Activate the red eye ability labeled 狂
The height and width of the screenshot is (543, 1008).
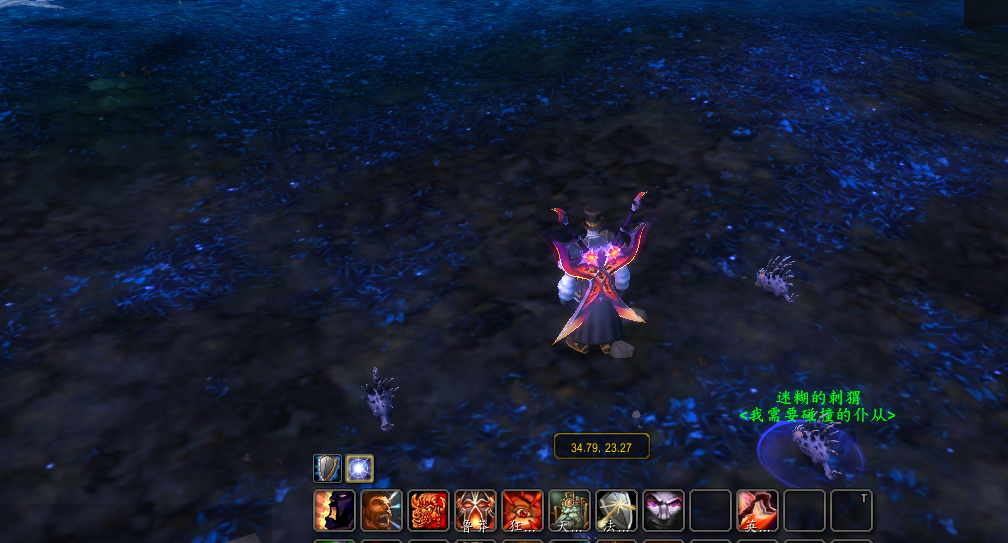click(523, 510)
